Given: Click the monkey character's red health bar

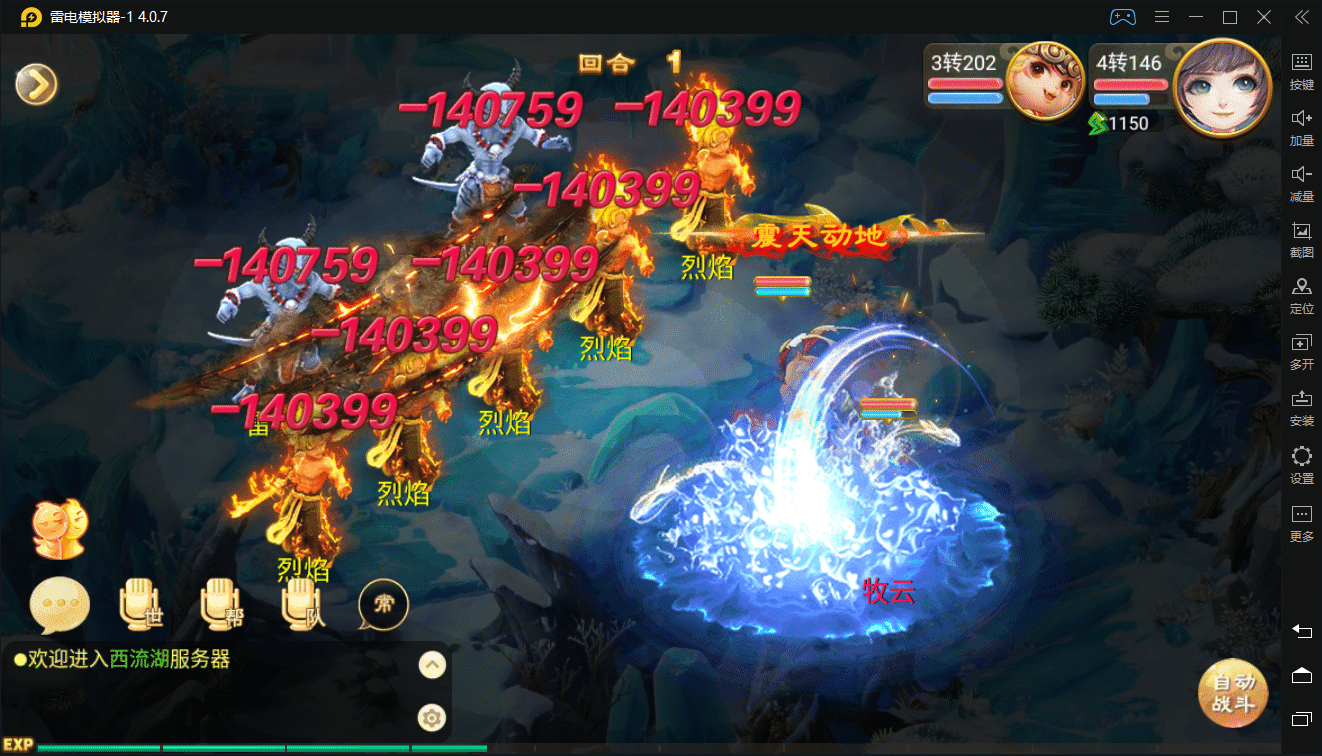Looking at the screenshot, I should [965, 83].
